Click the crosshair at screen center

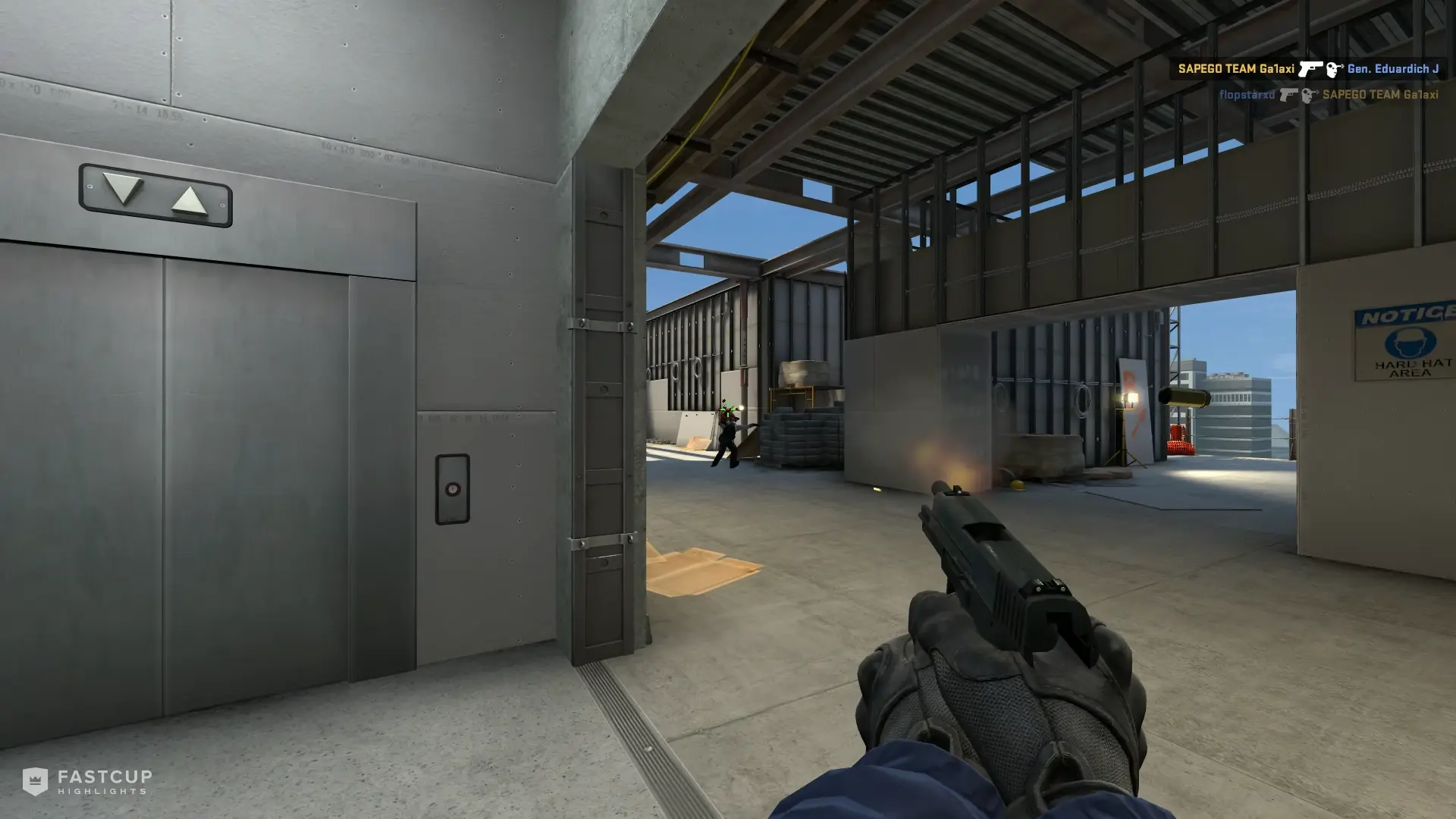click(x=728, y=409)
